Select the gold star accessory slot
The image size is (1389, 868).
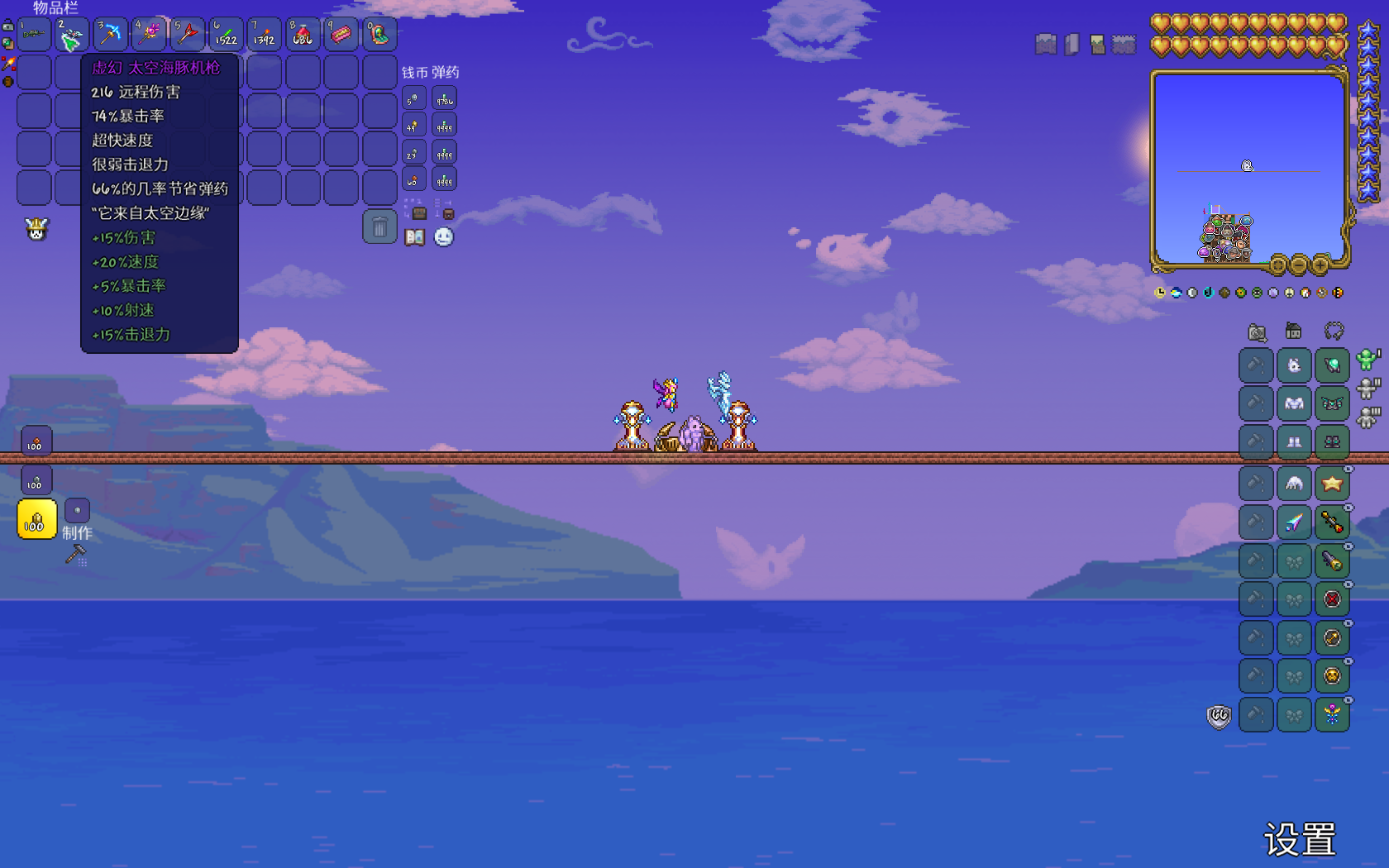click(1332, 484)
